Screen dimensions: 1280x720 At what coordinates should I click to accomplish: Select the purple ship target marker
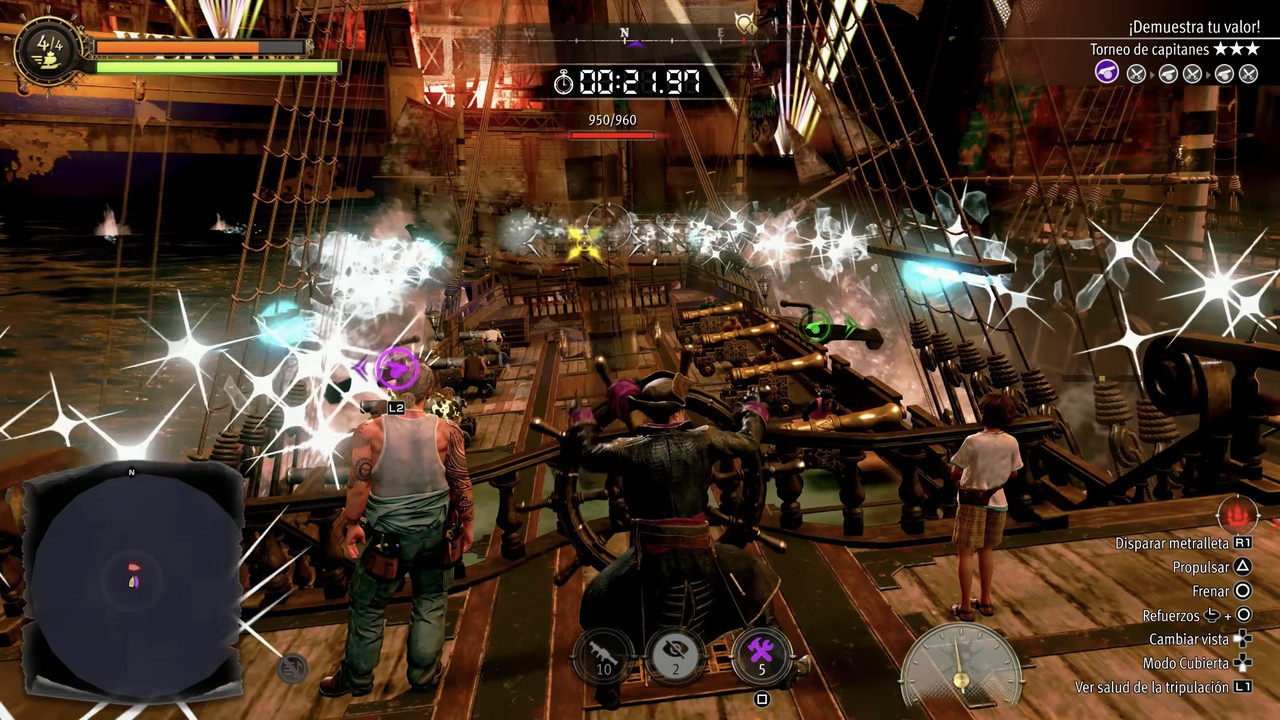396,368
